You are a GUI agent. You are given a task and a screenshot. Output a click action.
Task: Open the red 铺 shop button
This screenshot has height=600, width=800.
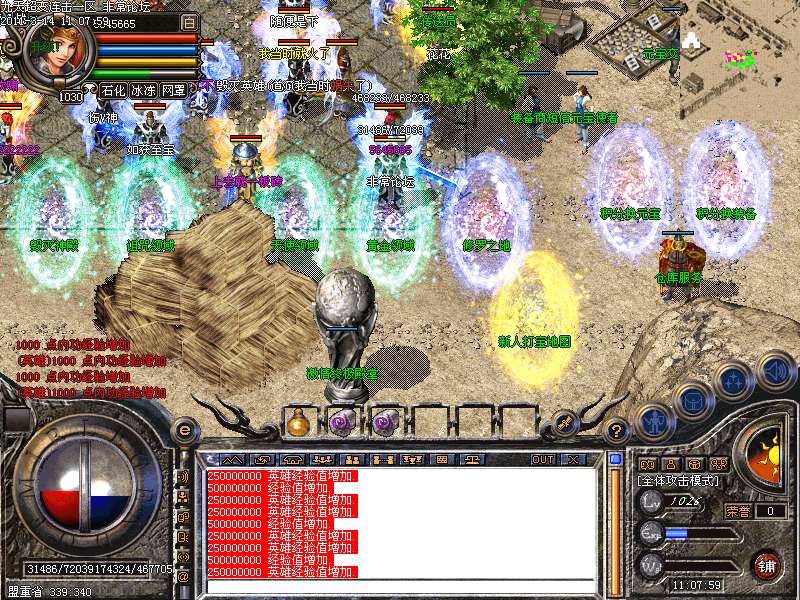(767, 565)
